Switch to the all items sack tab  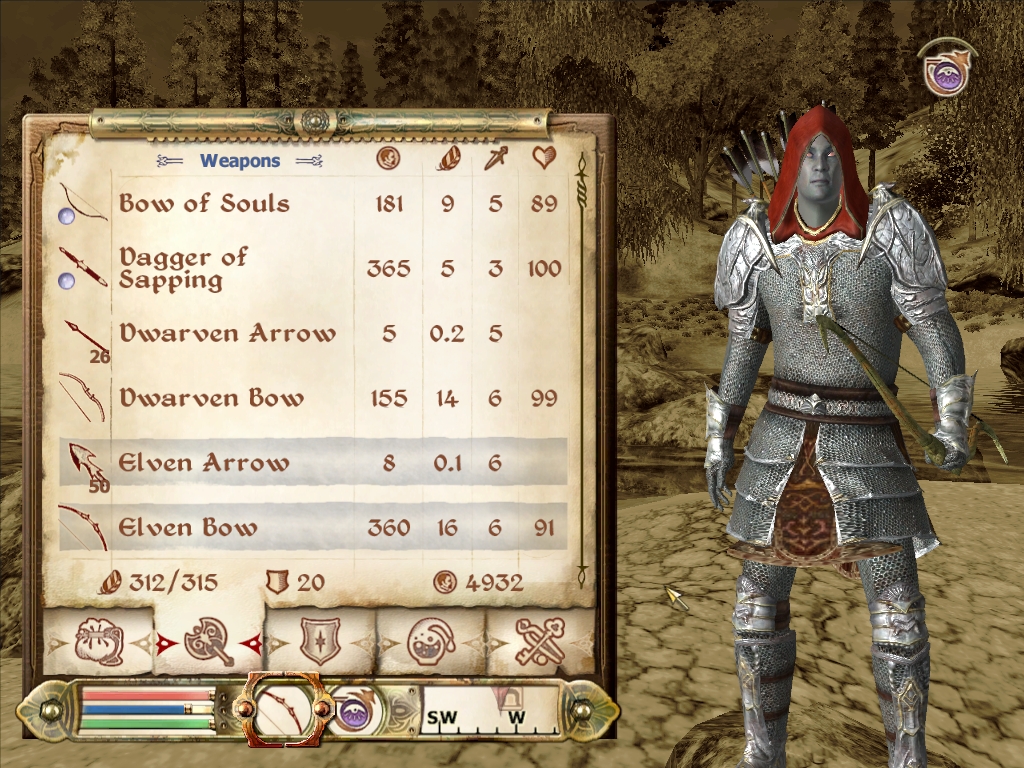click(x=99, y=641)
